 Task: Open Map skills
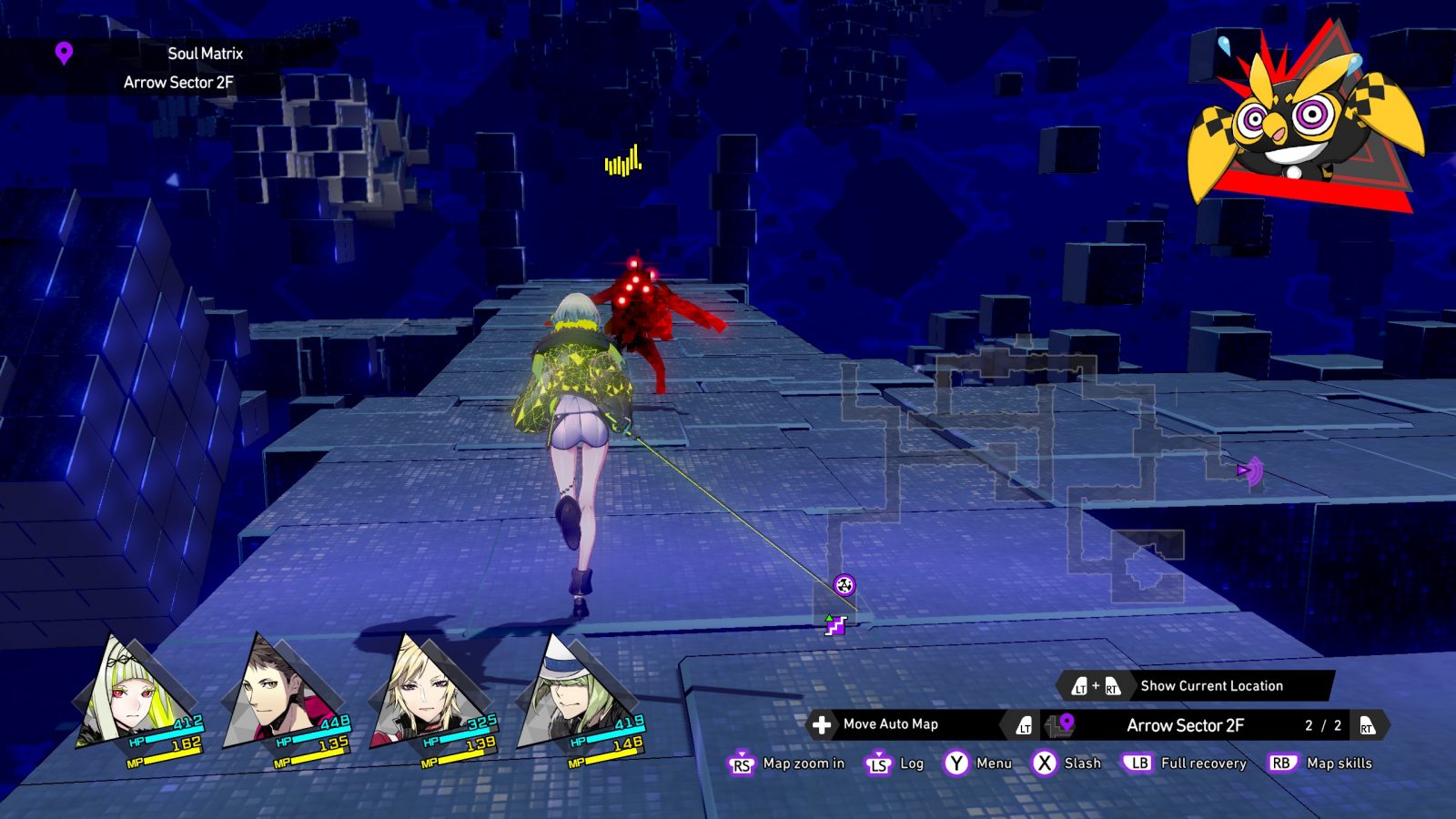1338,763
